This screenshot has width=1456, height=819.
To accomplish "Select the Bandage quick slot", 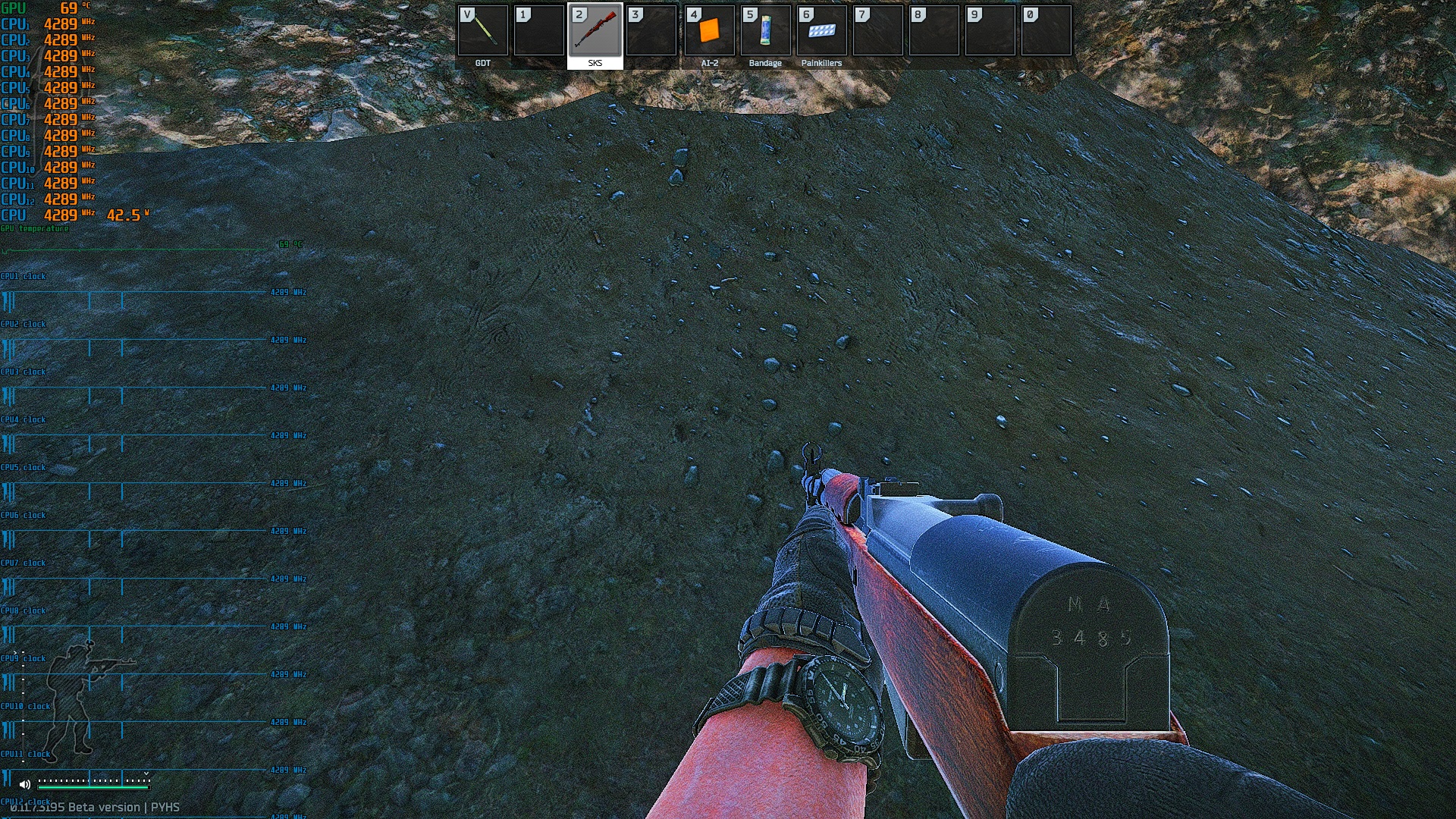I will 765,32.
